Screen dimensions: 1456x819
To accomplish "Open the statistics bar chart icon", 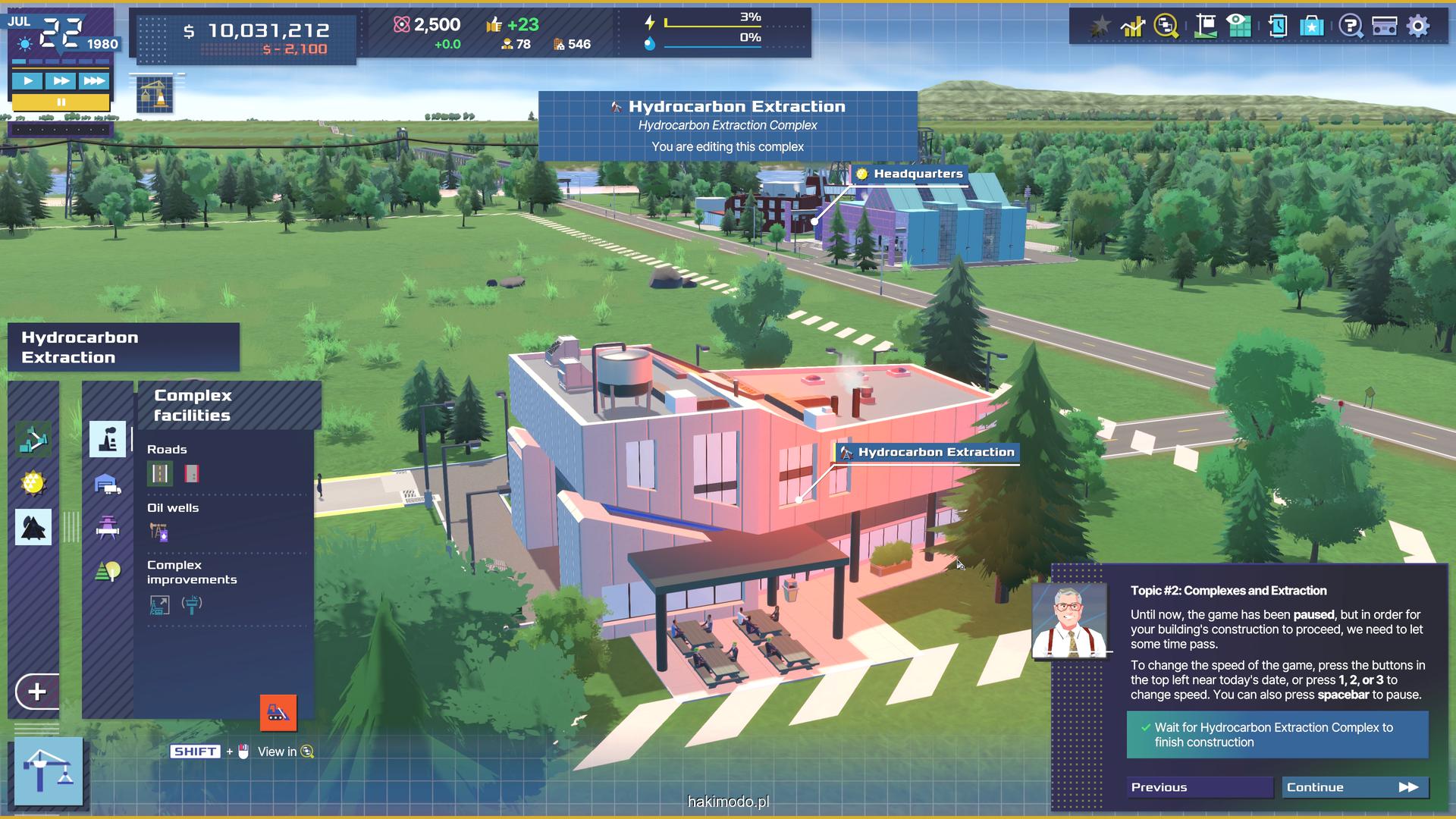I will [x=1132, y=27].
